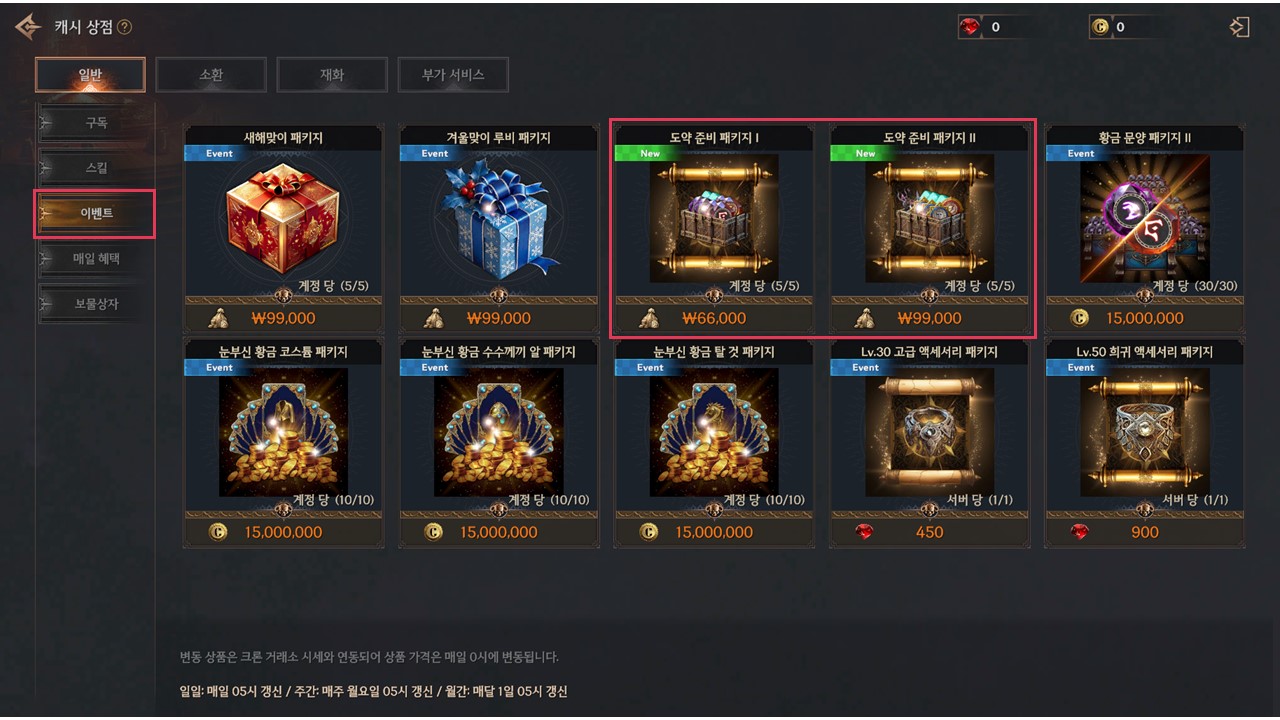This screenshot has width=1280, height=720.
Task: Open 도약 준비 패키지 I for ₩66,000
Action: [714, 220]
